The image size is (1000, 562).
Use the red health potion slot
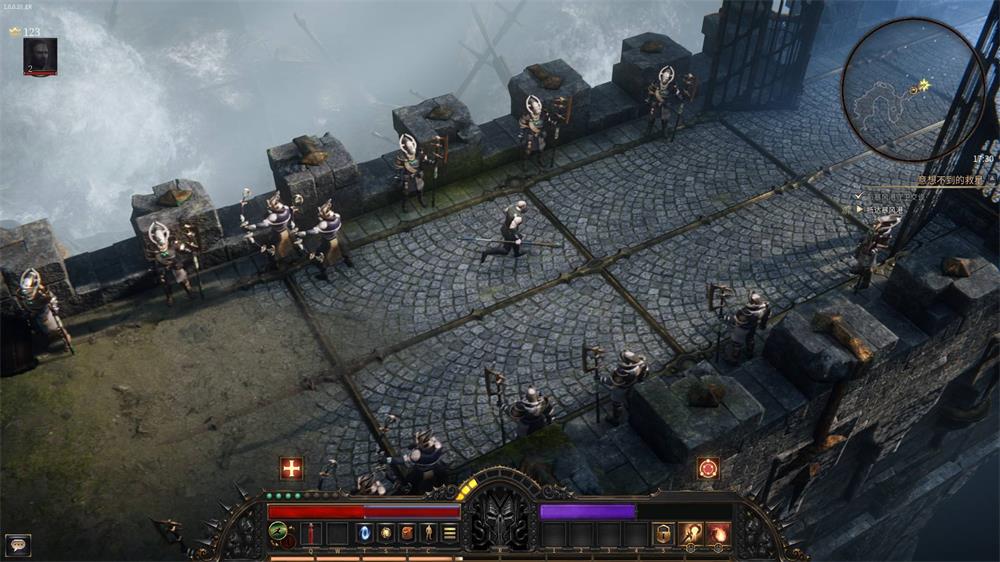coord(311,533)
